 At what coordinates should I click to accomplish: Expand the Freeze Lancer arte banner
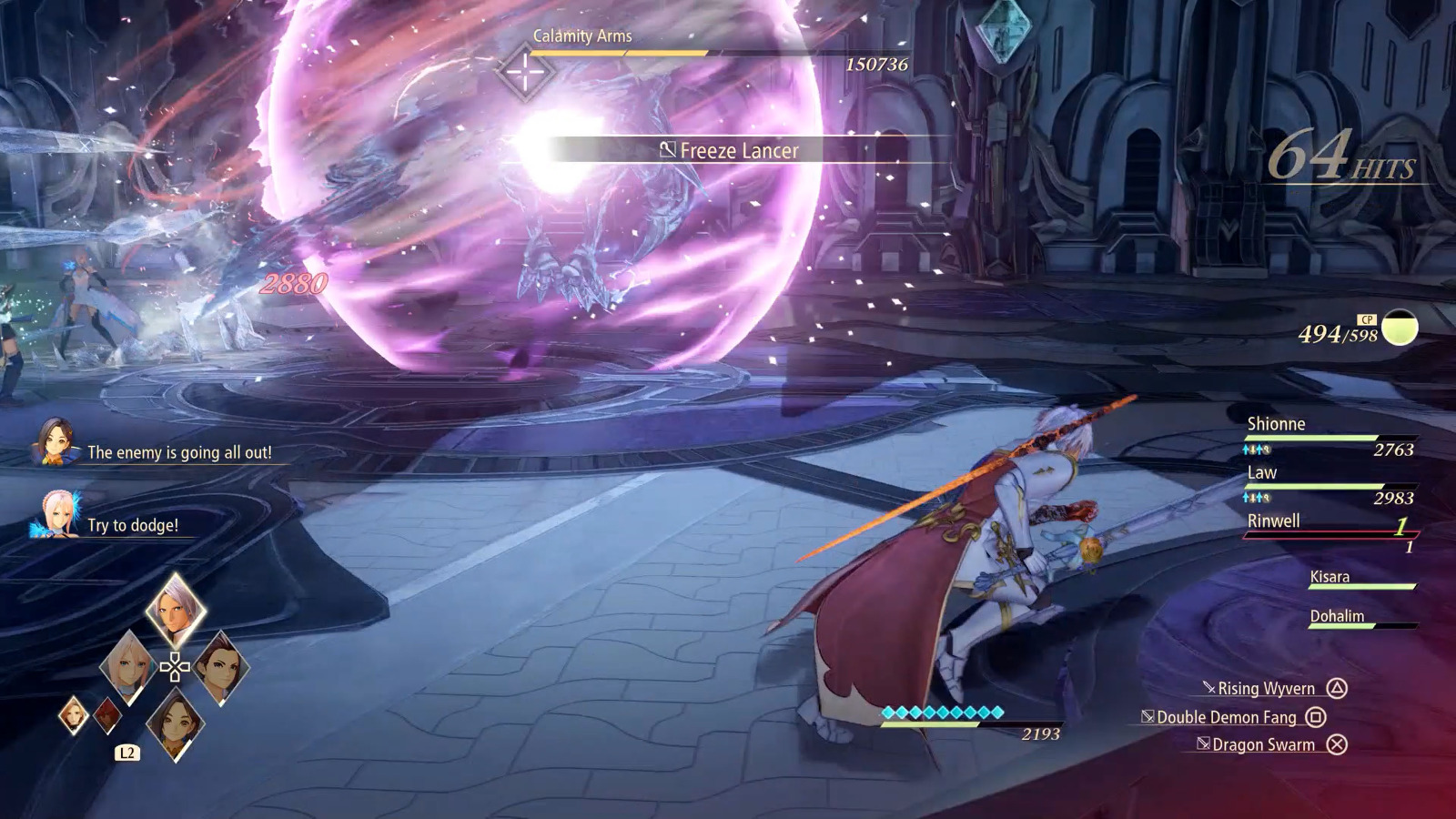728,150
